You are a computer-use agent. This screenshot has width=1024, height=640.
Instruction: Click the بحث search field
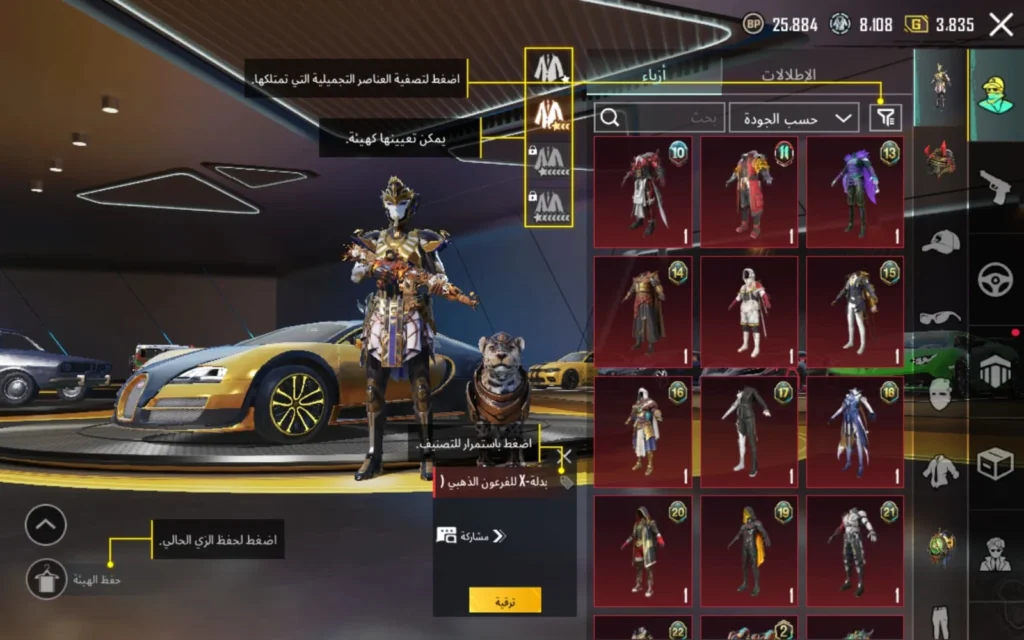660,118
